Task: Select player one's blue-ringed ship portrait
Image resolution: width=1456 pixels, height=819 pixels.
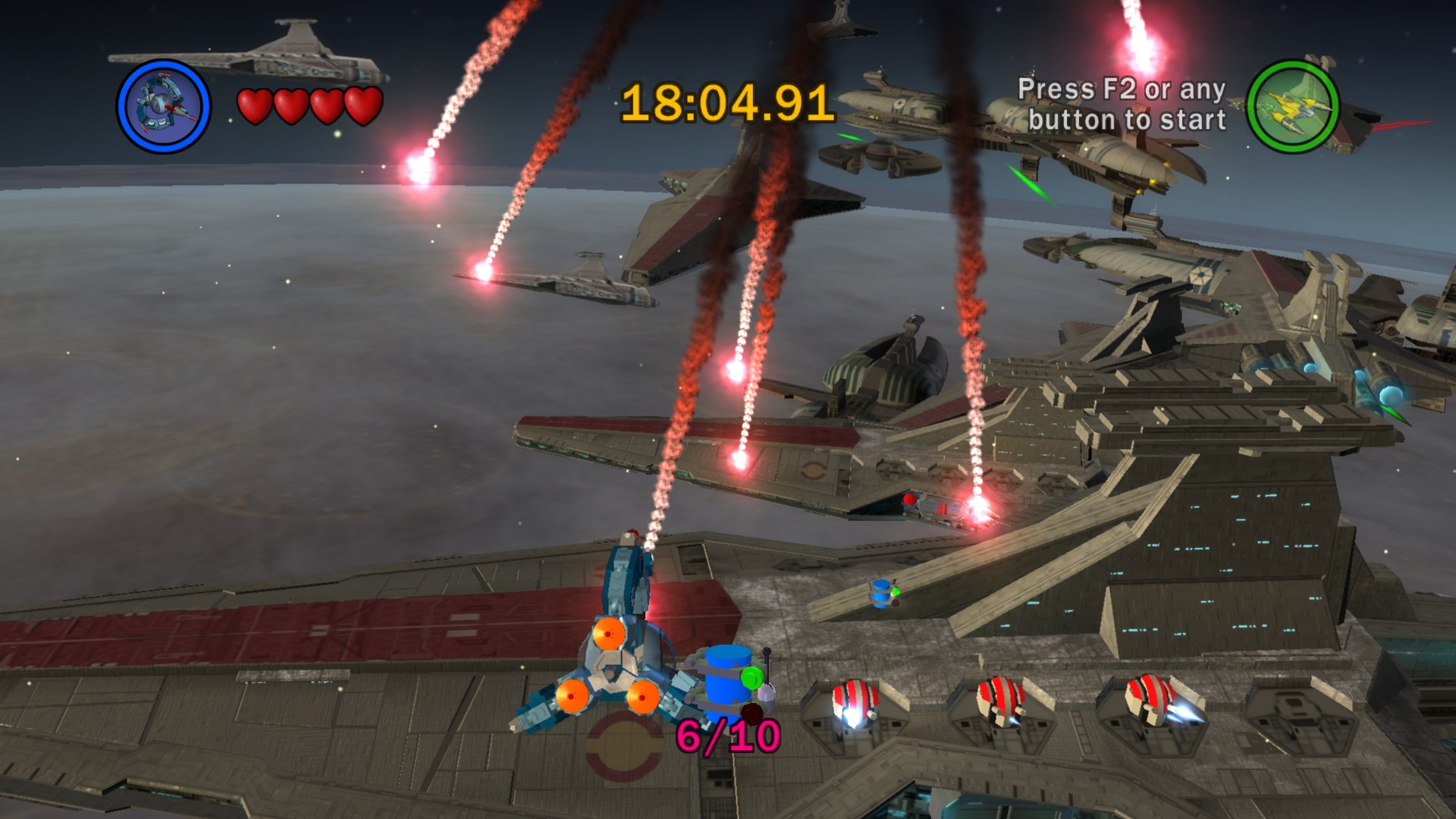Action: click(x=163, y=106)
